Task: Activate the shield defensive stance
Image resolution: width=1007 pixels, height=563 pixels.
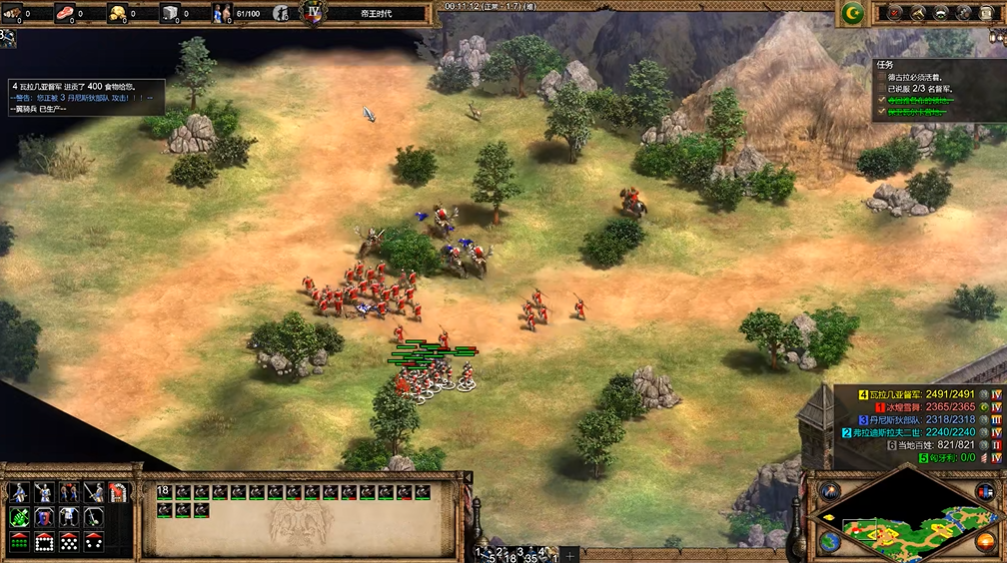Action: click(44, 517)
